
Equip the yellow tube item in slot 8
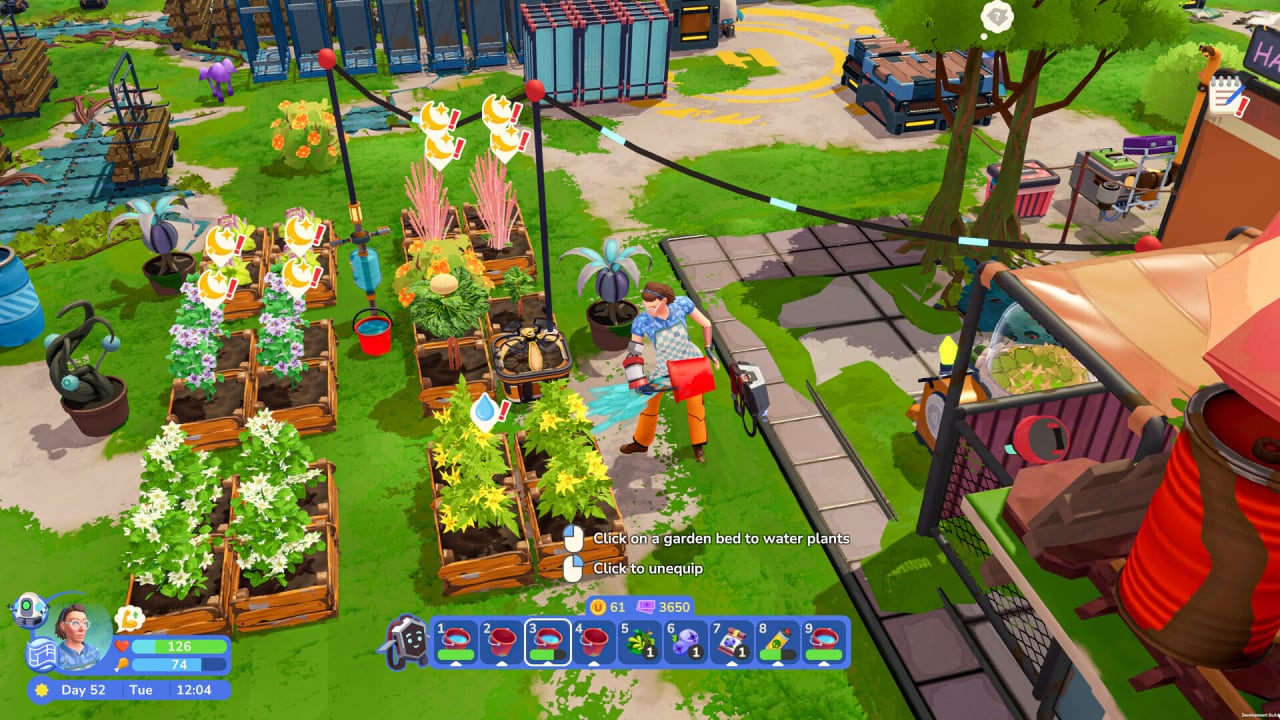[x=778, y=641]
